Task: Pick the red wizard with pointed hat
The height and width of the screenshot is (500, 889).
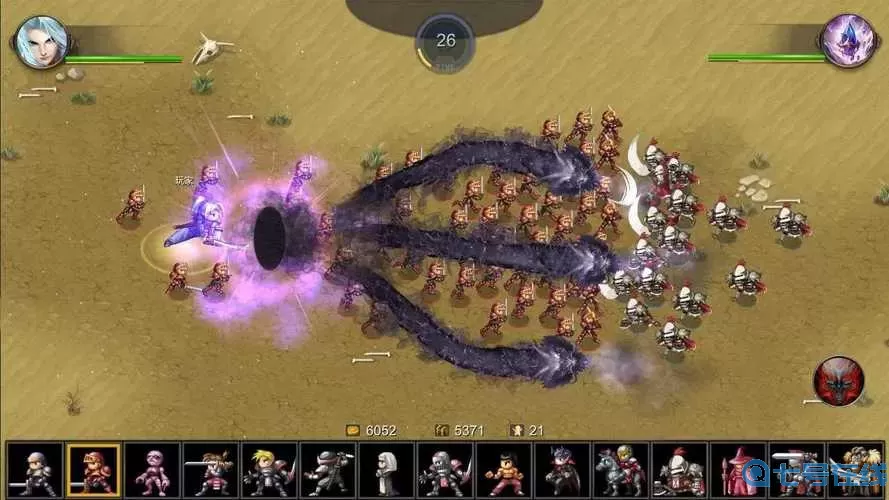Action: (737, 470)
